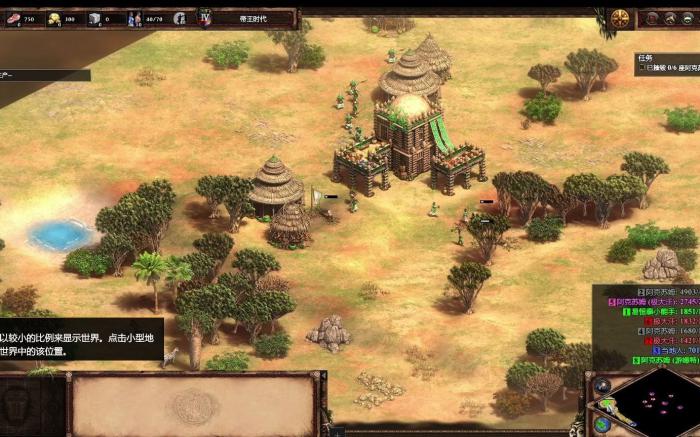Image resolution: width=700 pixels, height=437 pixels.
Task: Click the middle round top-right menu button
Action: click(x=668, y=18)
